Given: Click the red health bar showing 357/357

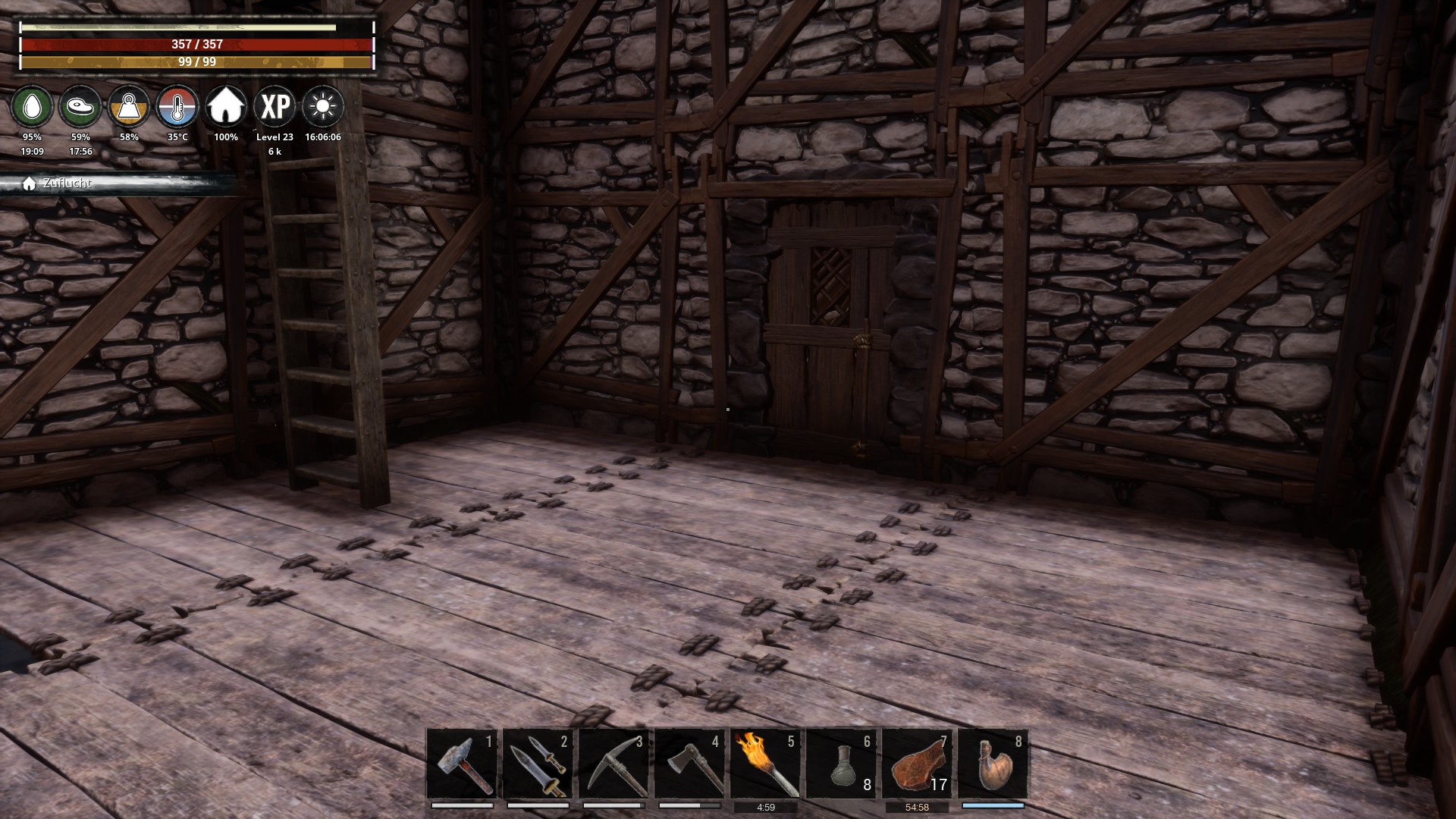Looking at the screenshot, I should point(195,45).
